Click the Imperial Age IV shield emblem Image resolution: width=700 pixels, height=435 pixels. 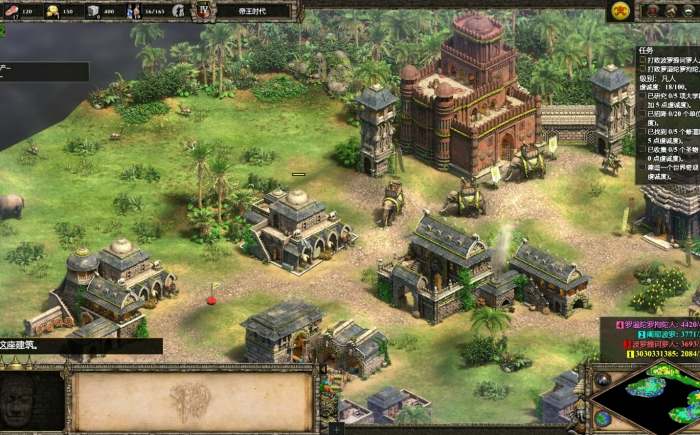point(204,11)
